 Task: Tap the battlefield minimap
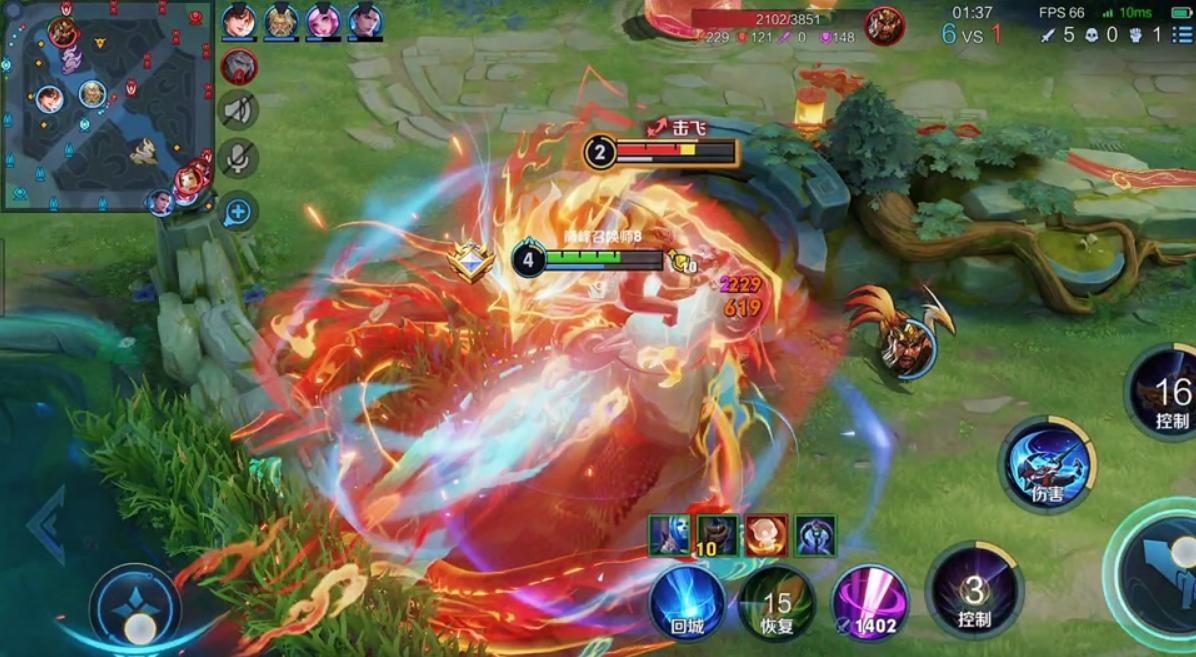[107, 105]
